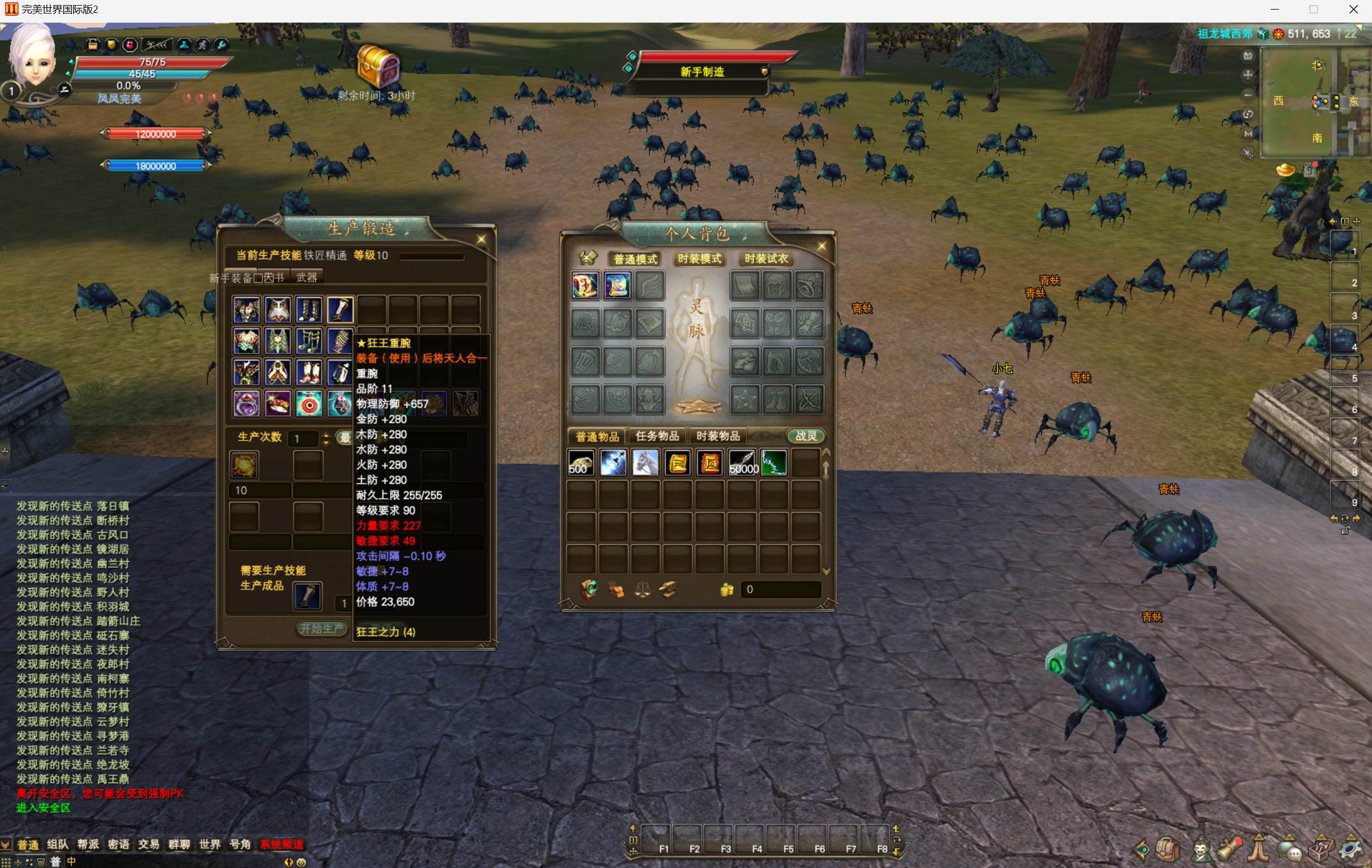1372x868 pixels.
Task: Select the purple ring recipe icon
Action: [x=247, y=404]
